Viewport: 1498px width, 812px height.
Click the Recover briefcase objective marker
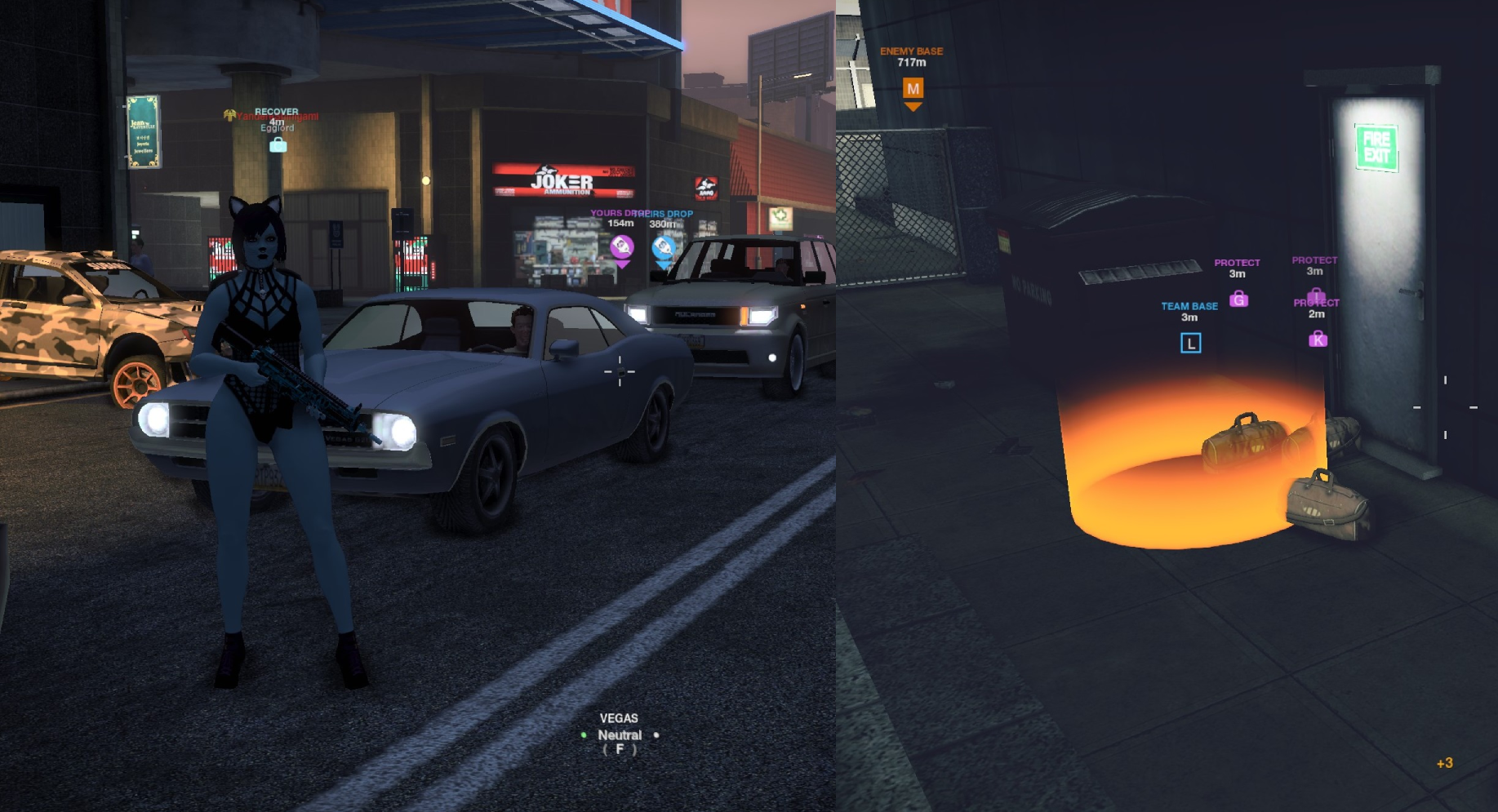click(278, 145)
